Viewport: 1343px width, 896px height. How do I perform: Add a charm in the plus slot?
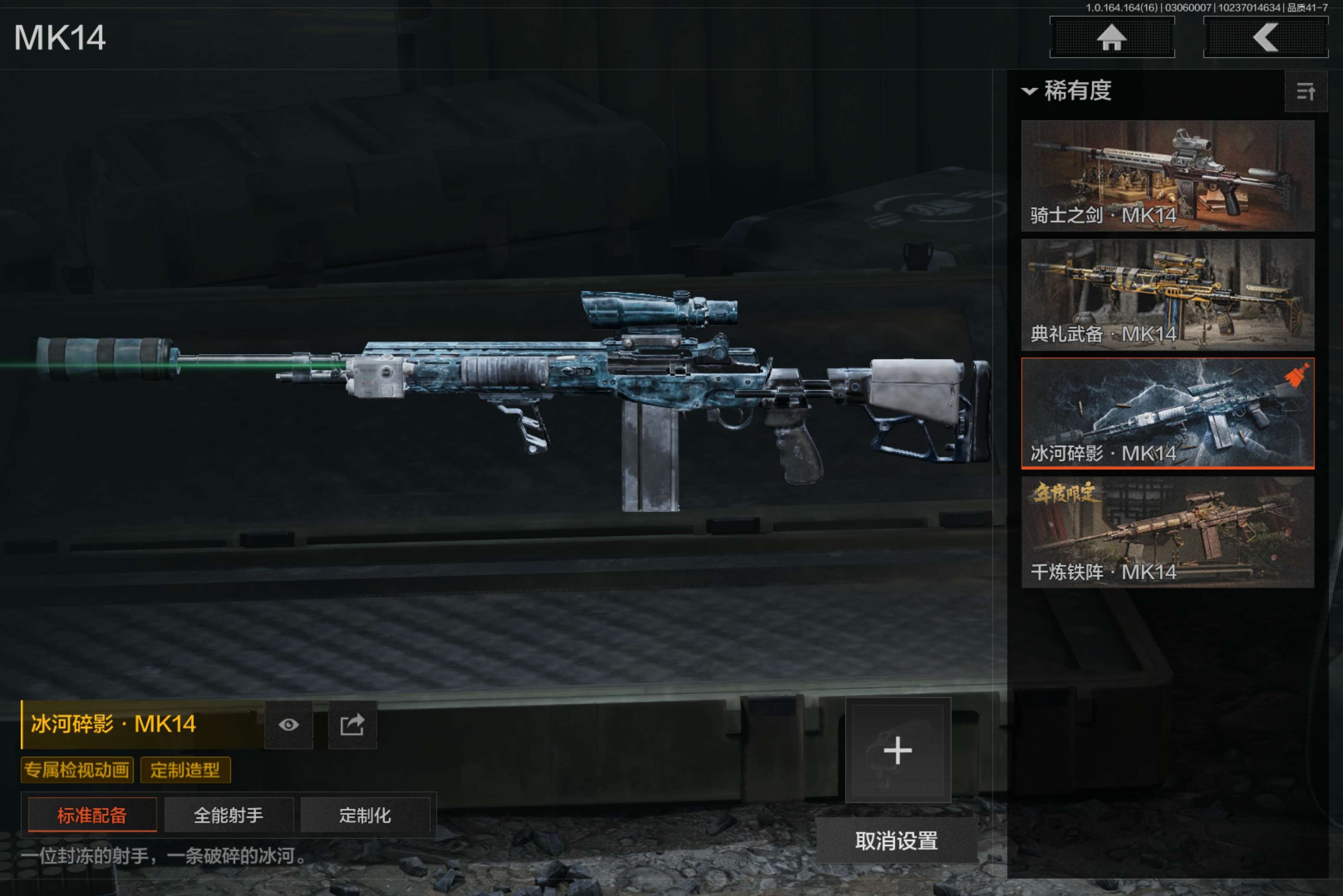click(x=898, y=750)
